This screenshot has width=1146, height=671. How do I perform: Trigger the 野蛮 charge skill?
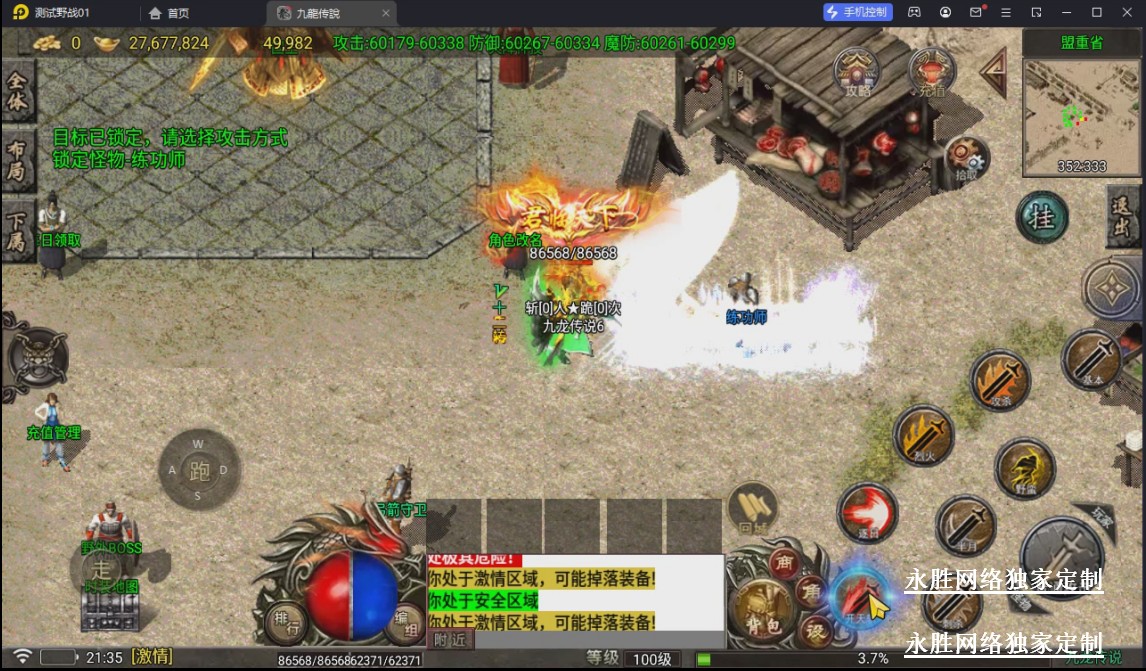click(1024, 468)
